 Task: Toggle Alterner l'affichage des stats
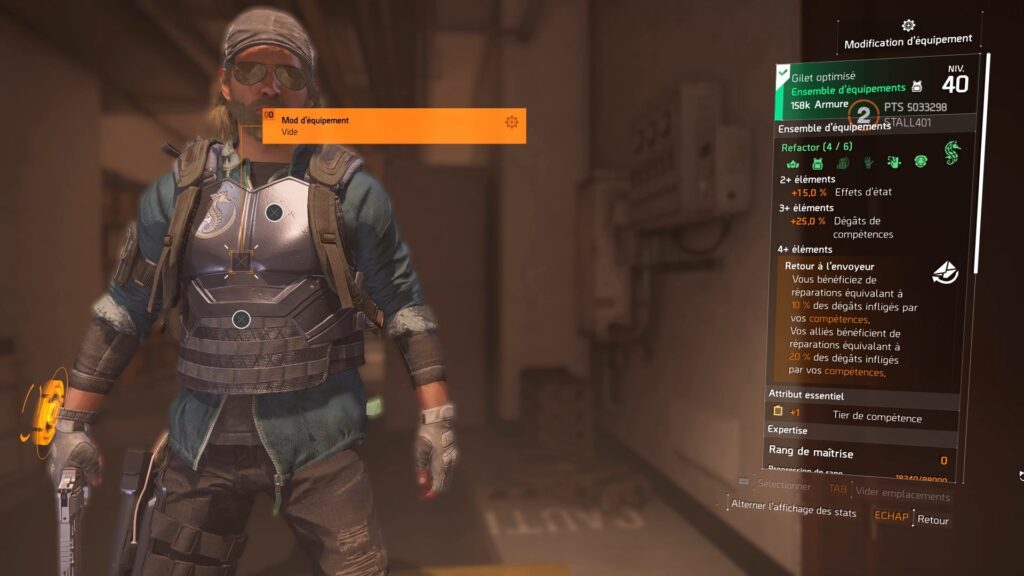(793, 511)
